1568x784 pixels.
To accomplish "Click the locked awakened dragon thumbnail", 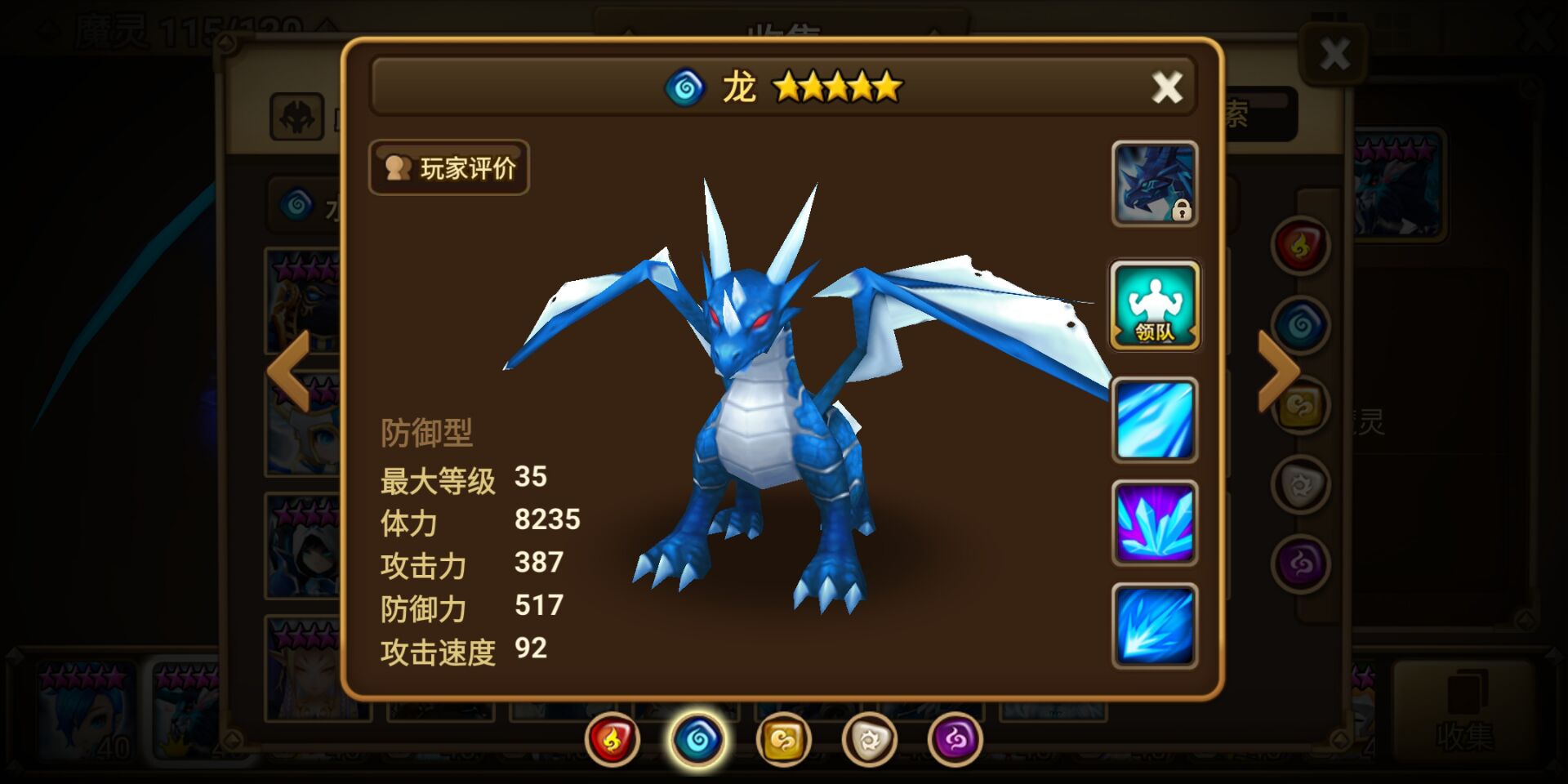I will click(x=1155, y=184).
